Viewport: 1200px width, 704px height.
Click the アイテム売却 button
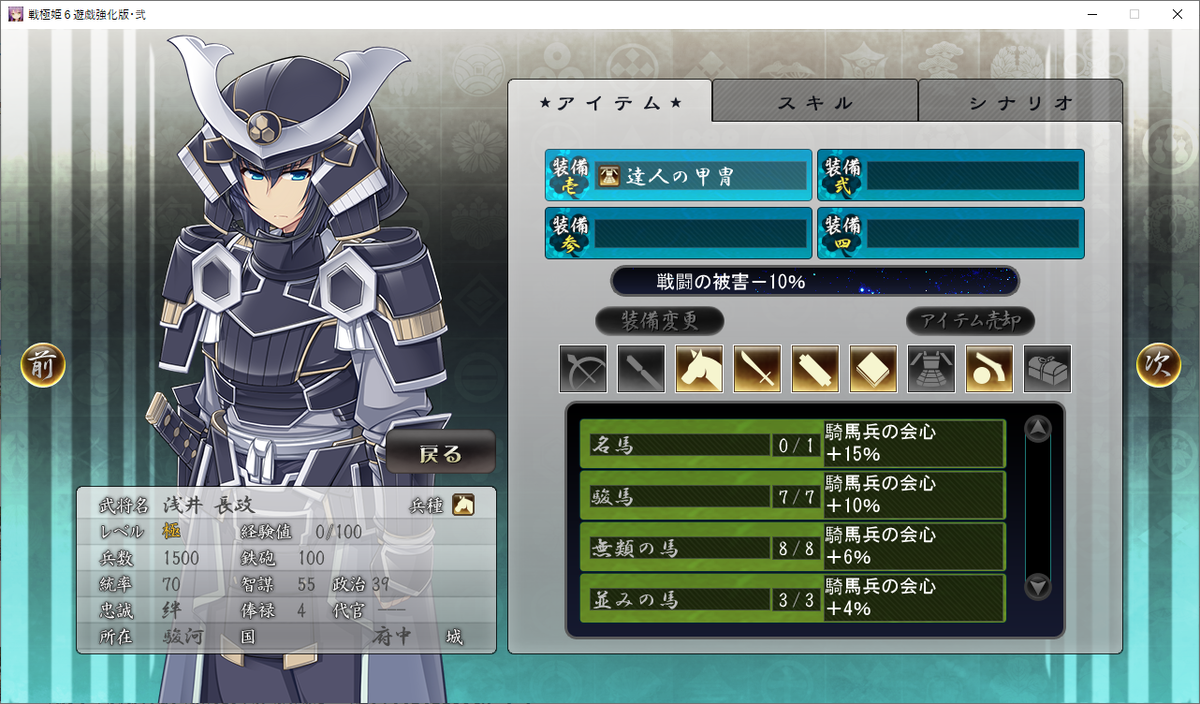[970, 321]
